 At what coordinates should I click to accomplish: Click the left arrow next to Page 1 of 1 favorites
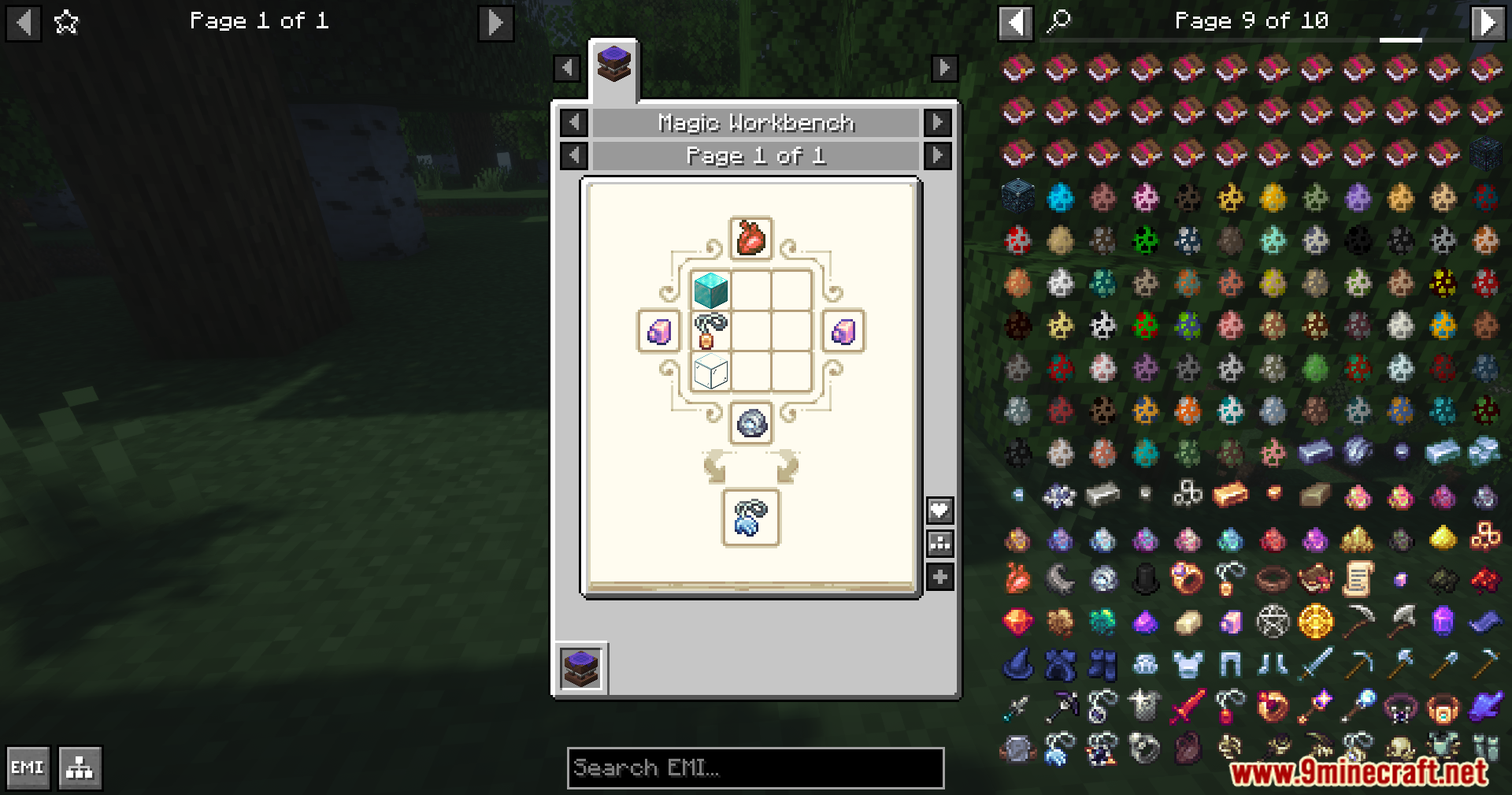24,21
